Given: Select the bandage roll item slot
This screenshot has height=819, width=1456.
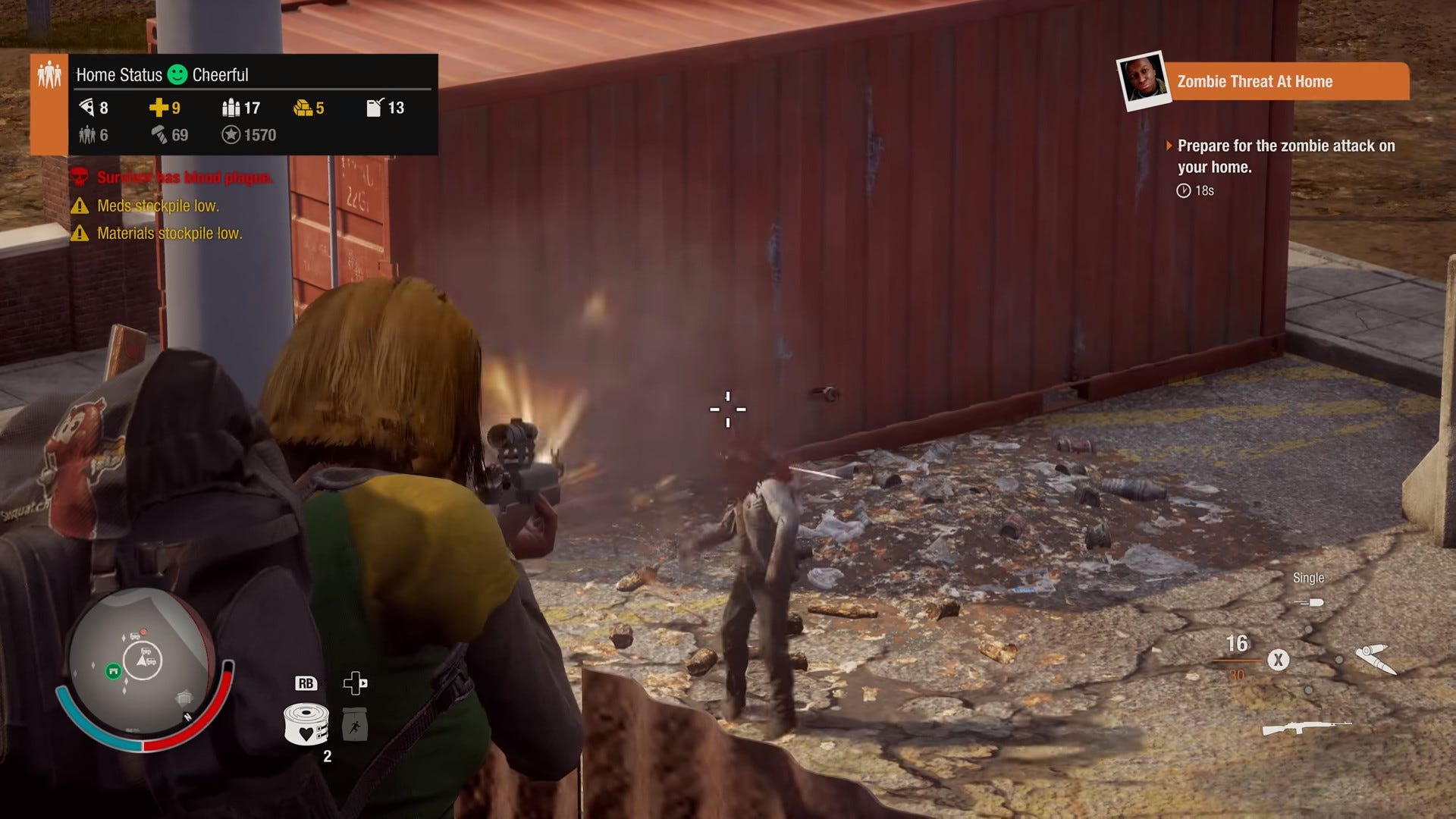Looking at the screenshot, I should (306, 723).
